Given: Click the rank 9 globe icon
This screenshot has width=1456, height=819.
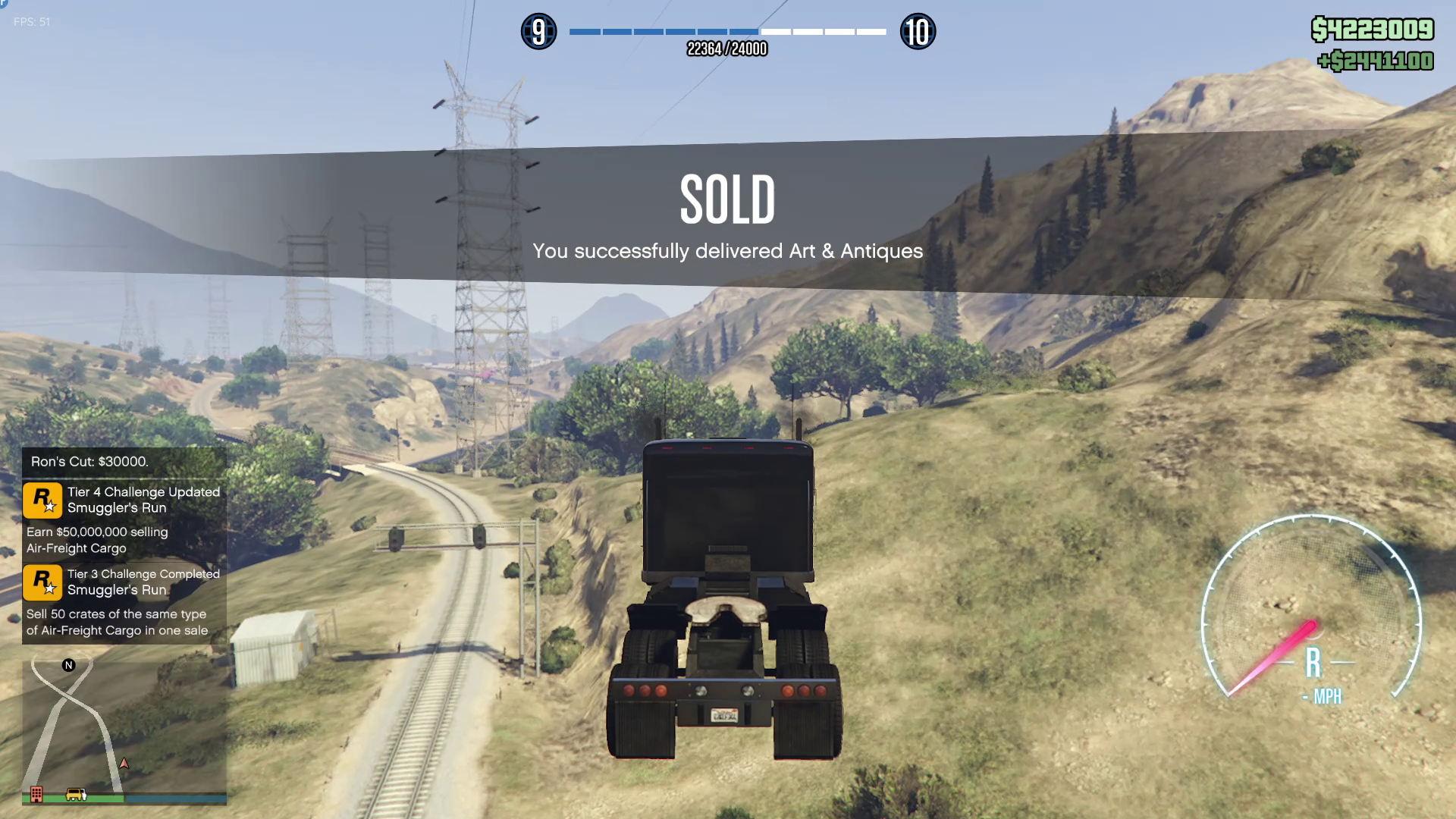Looking at the screenshot, I should coord(538,32).
